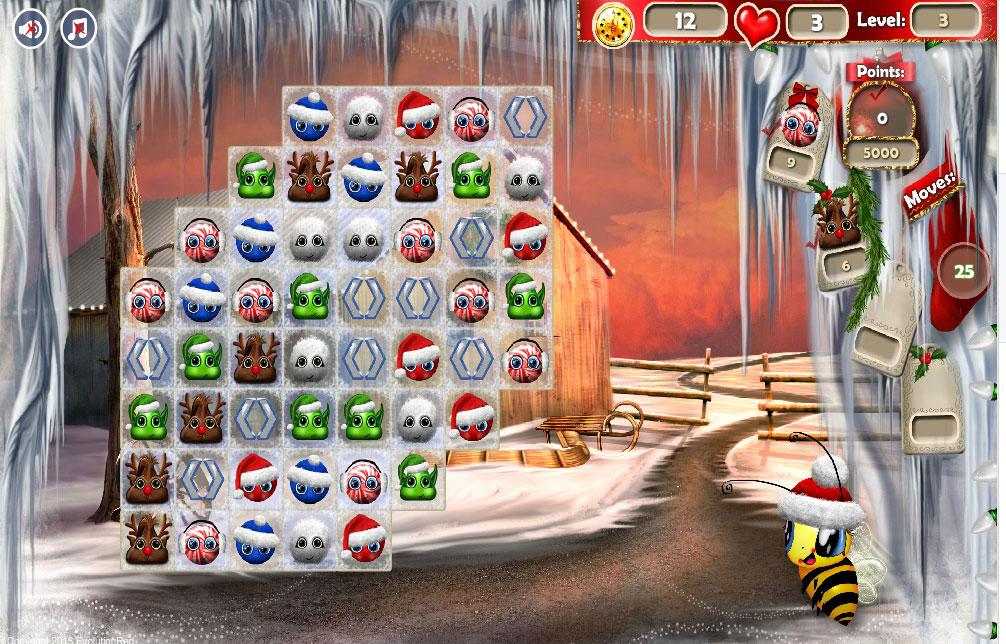The height and width of the screenshot is (644, 1006).
Task: Toggle the sound effects speaker button
Action: 31,28
